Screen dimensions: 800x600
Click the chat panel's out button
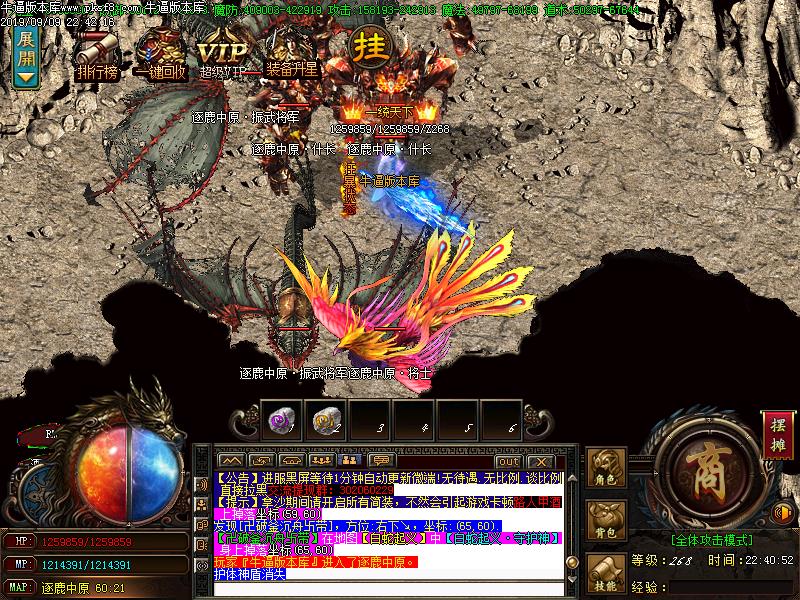507,461
